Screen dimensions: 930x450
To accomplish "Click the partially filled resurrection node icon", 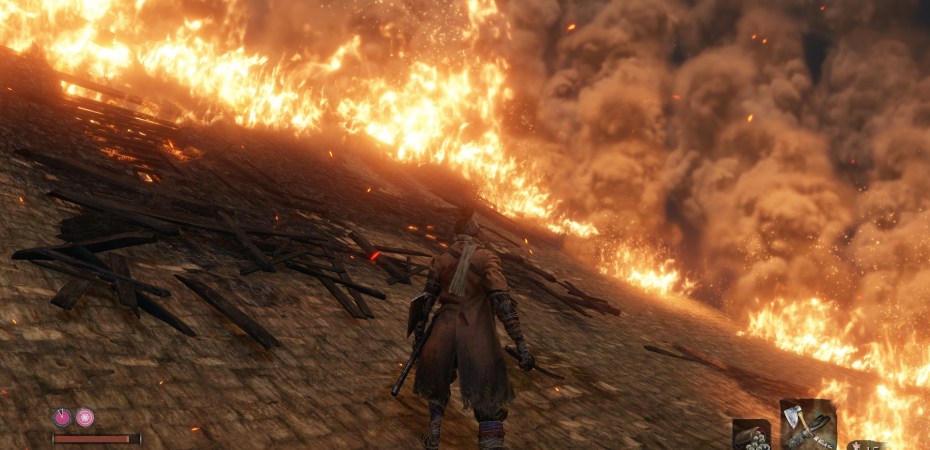I will point(62,417).
